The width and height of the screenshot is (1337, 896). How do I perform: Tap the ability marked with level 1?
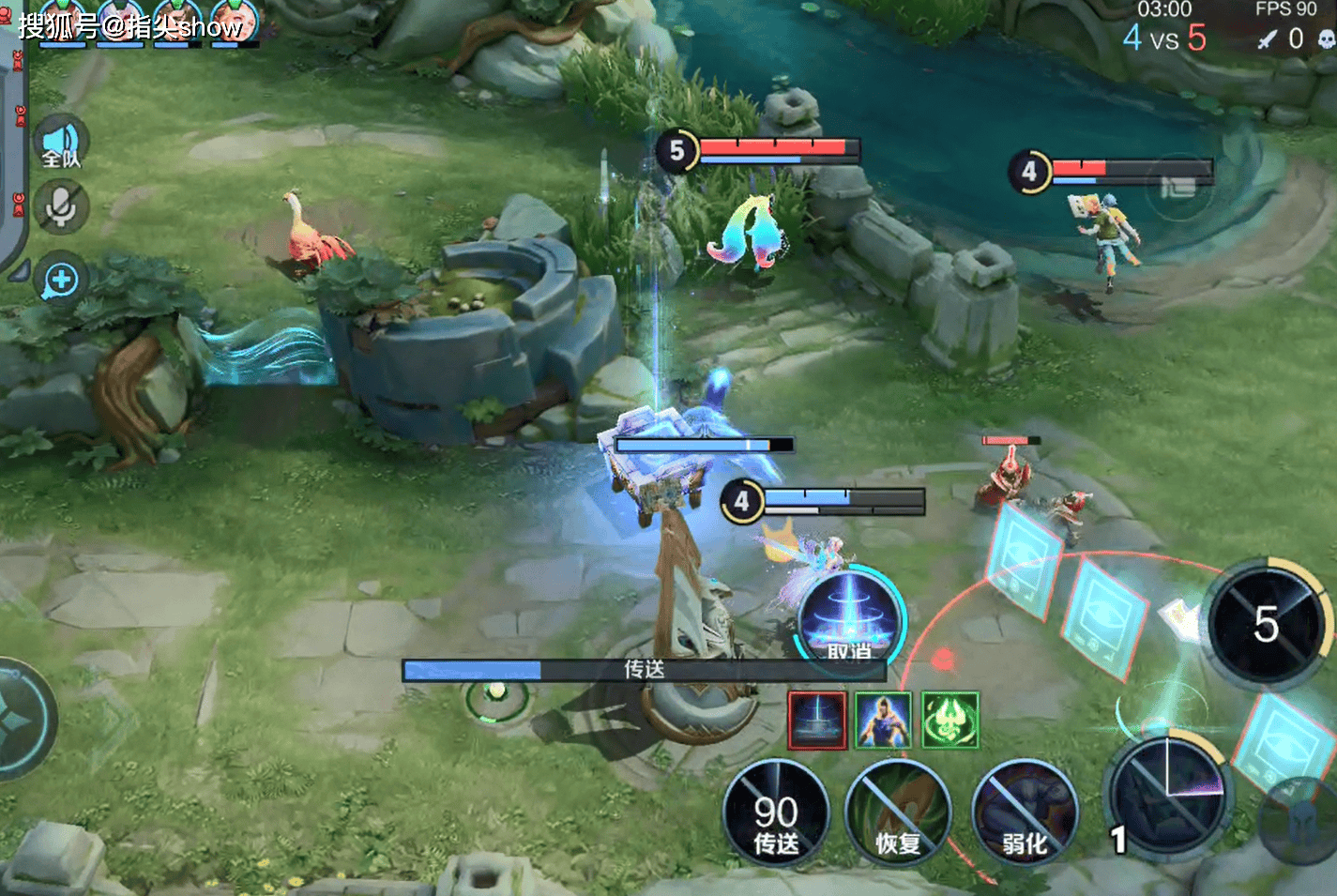coord(1166,796)
